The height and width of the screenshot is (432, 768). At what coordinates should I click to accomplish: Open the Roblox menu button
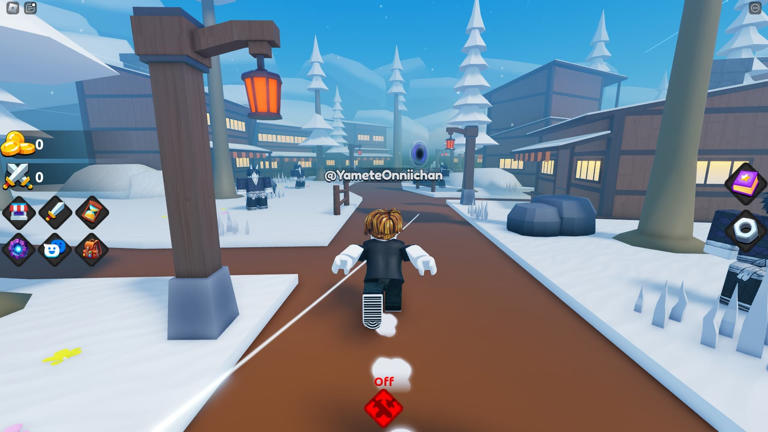(x=12, y=8)
